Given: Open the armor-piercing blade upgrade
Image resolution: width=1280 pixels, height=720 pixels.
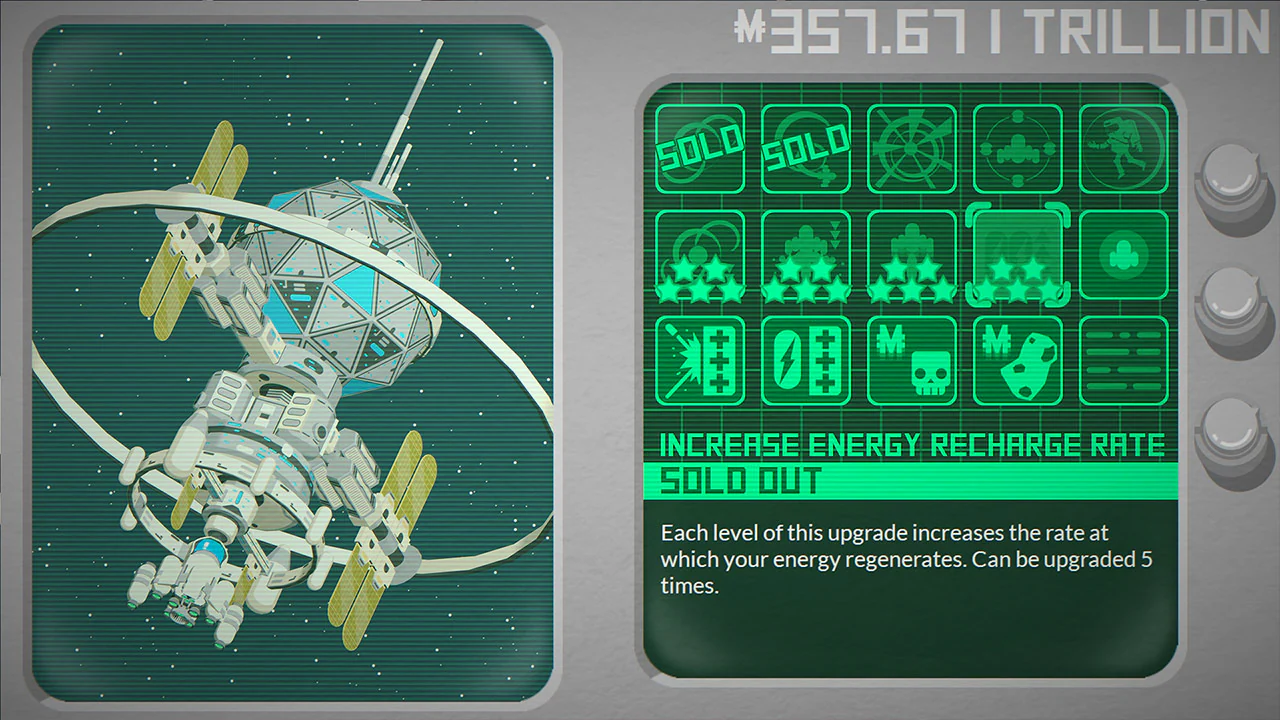Looking at the screenshot, I should pos(699,360).
